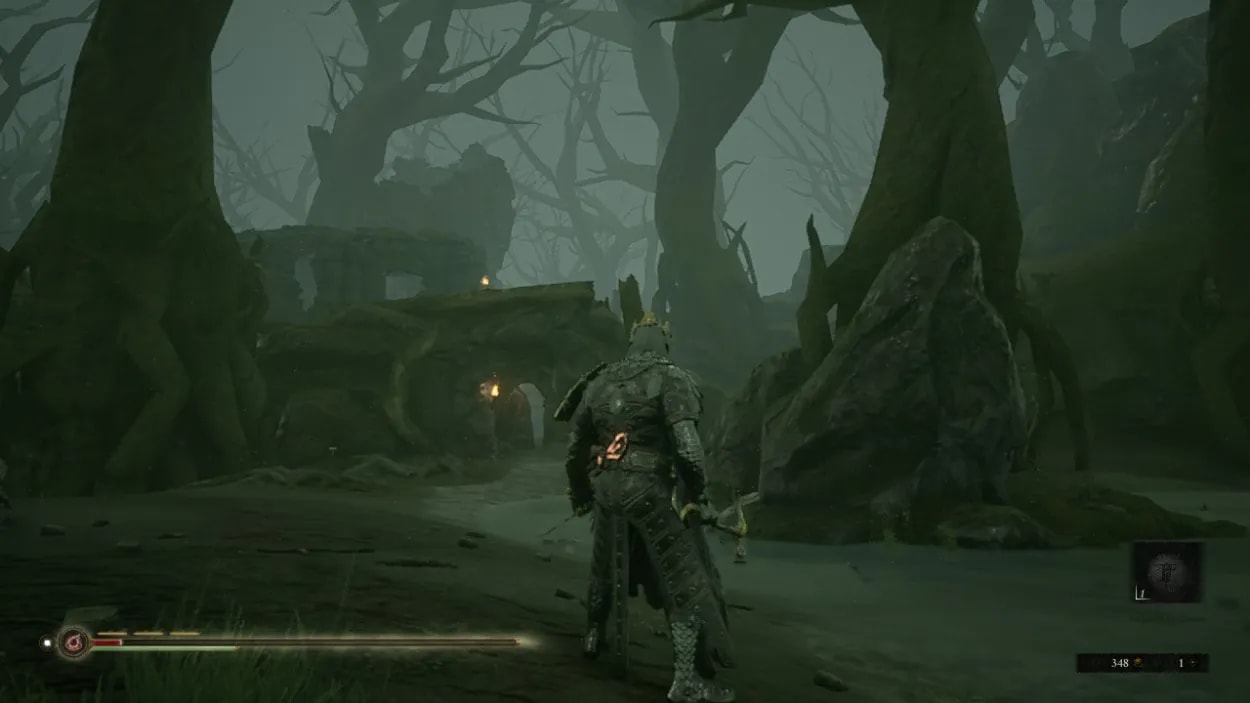Select the quick item slot
This screenshot has height=703, width=1250.
click(1166, 573)
